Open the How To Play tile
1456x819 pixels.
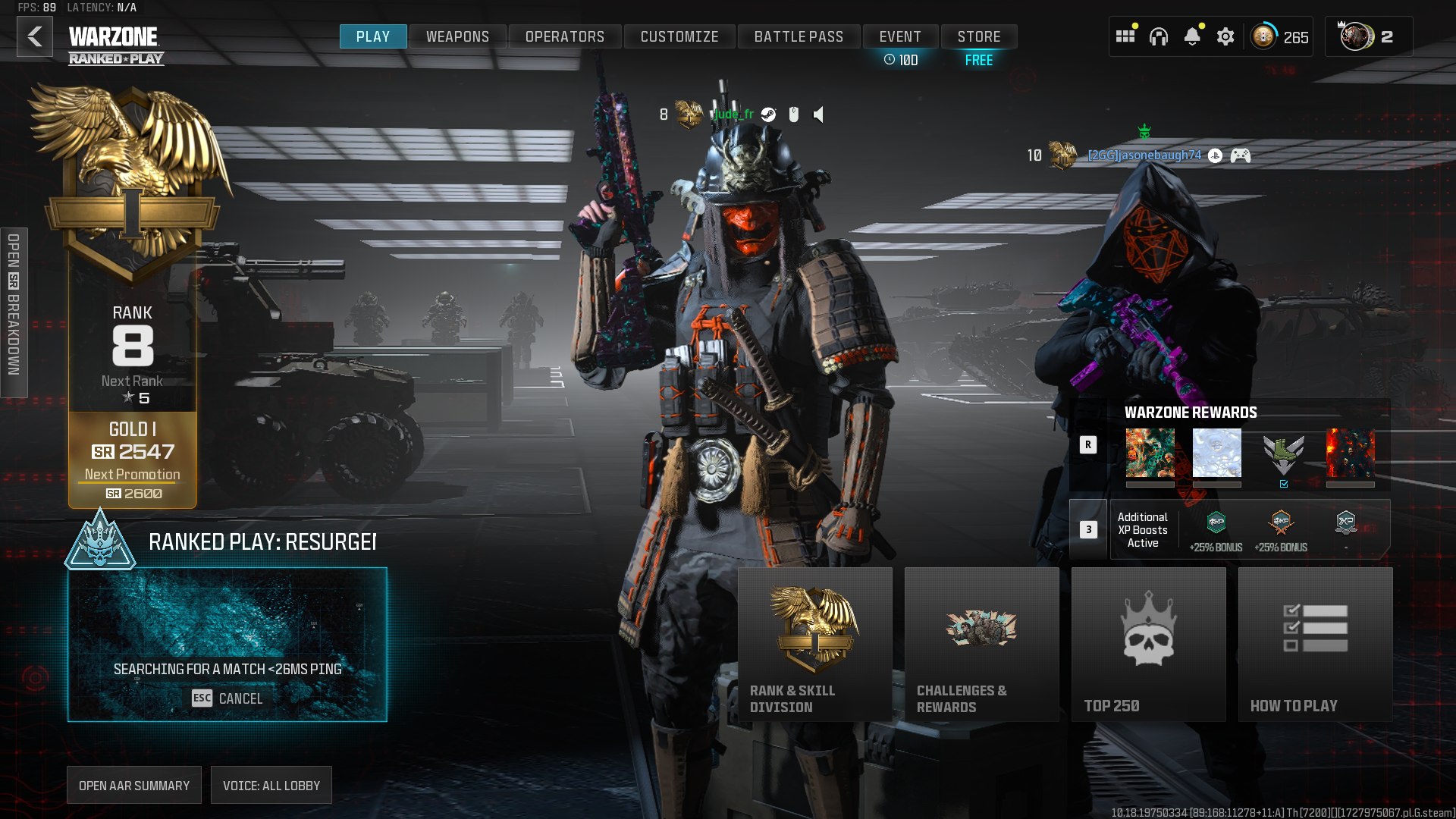(x=1316, y=644)
